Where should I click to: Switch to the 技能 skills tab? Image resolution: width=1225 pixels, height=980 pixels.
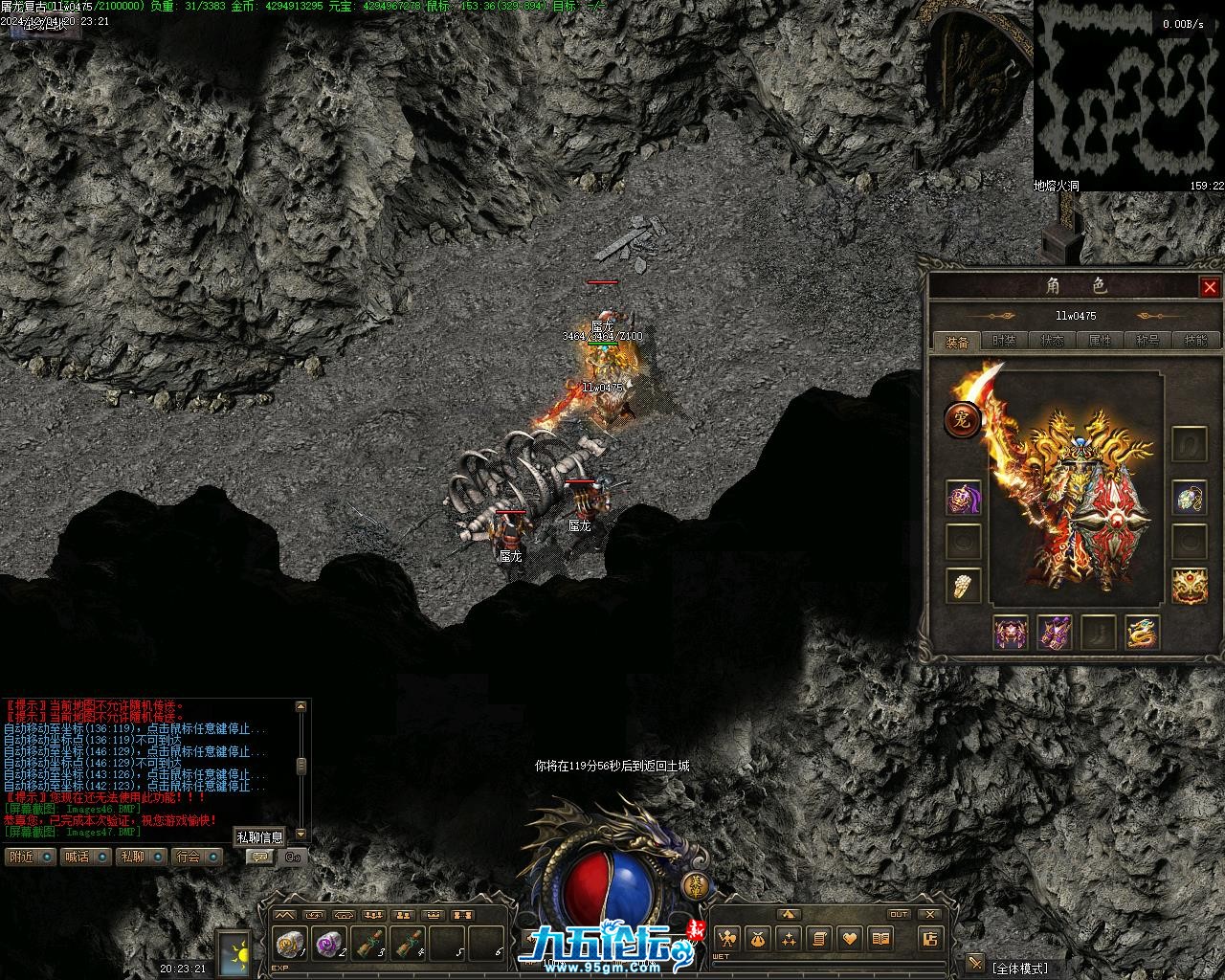click(x=1195, y=341)
